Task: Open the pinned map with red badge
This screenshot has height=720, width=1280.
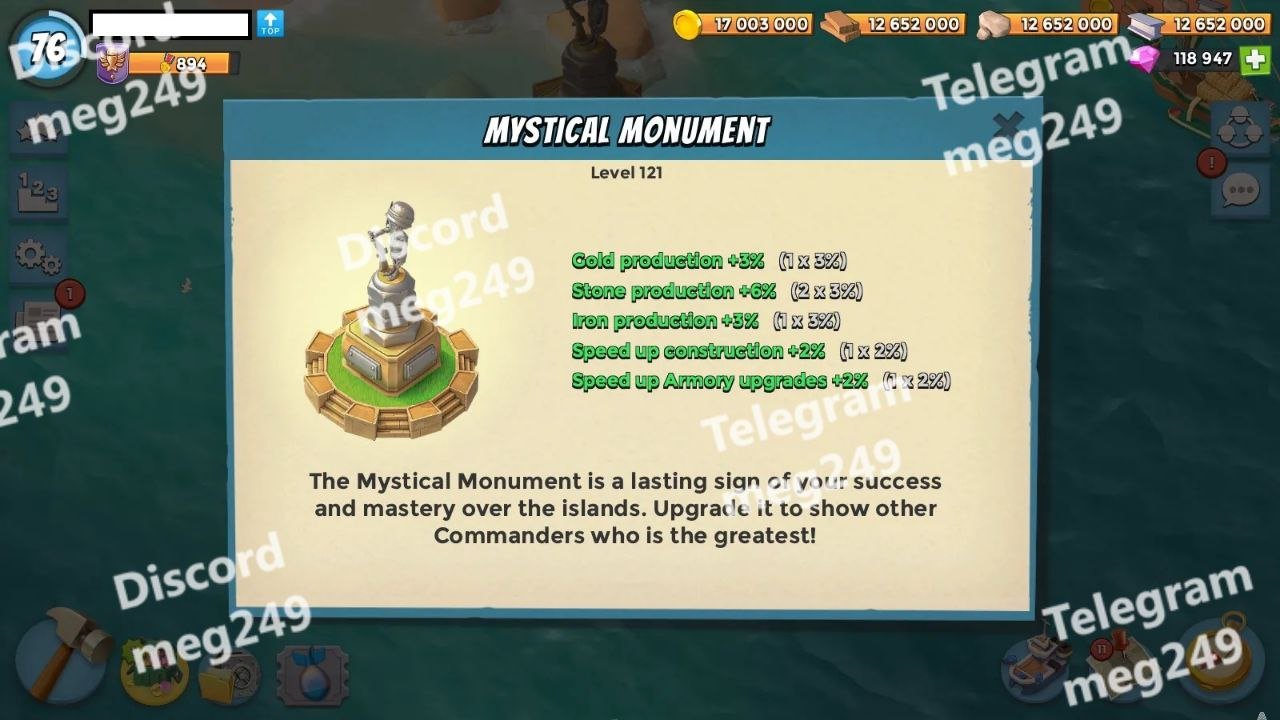Action: pos(1118,665)
